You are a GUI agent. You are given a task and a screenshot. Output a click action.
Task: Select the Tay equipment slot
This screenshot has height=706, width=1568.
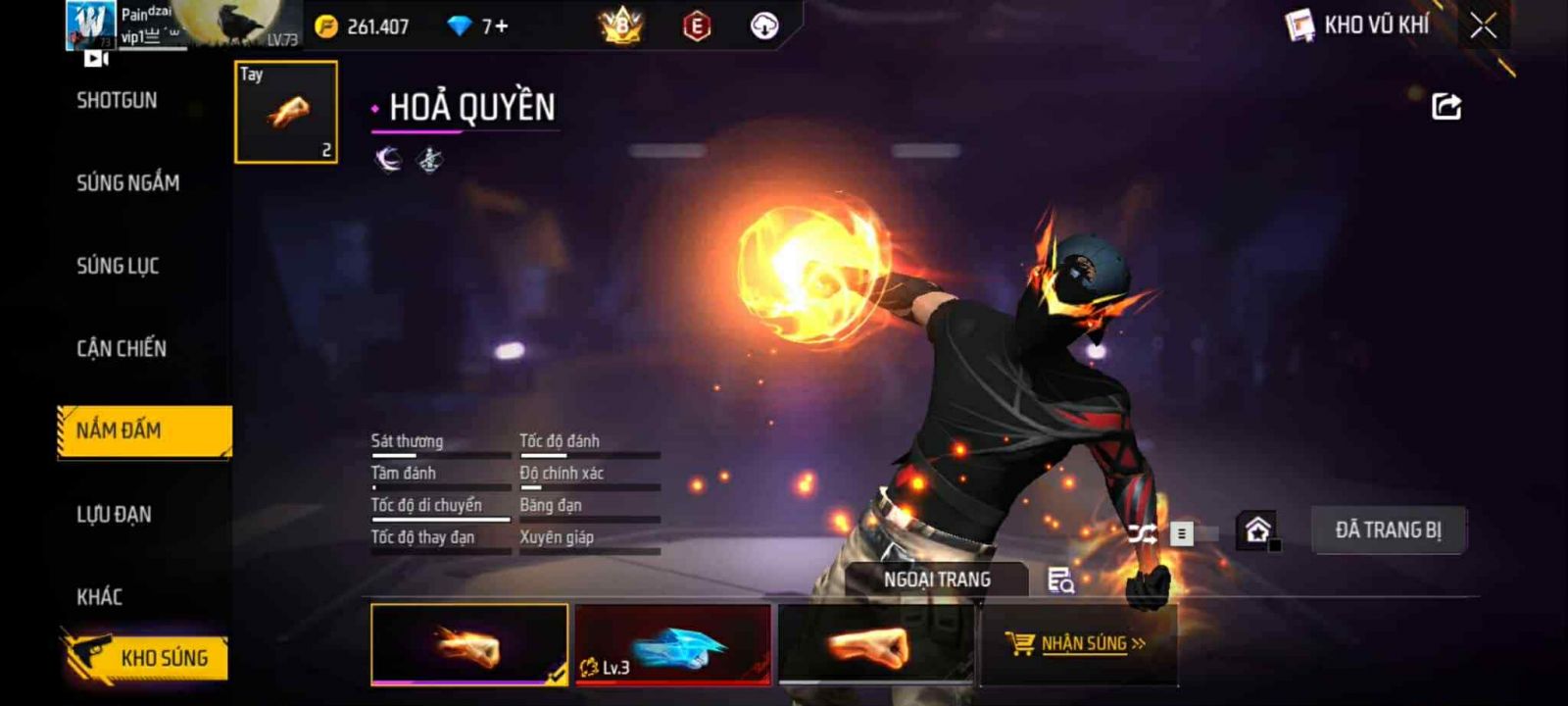(286, 112)
